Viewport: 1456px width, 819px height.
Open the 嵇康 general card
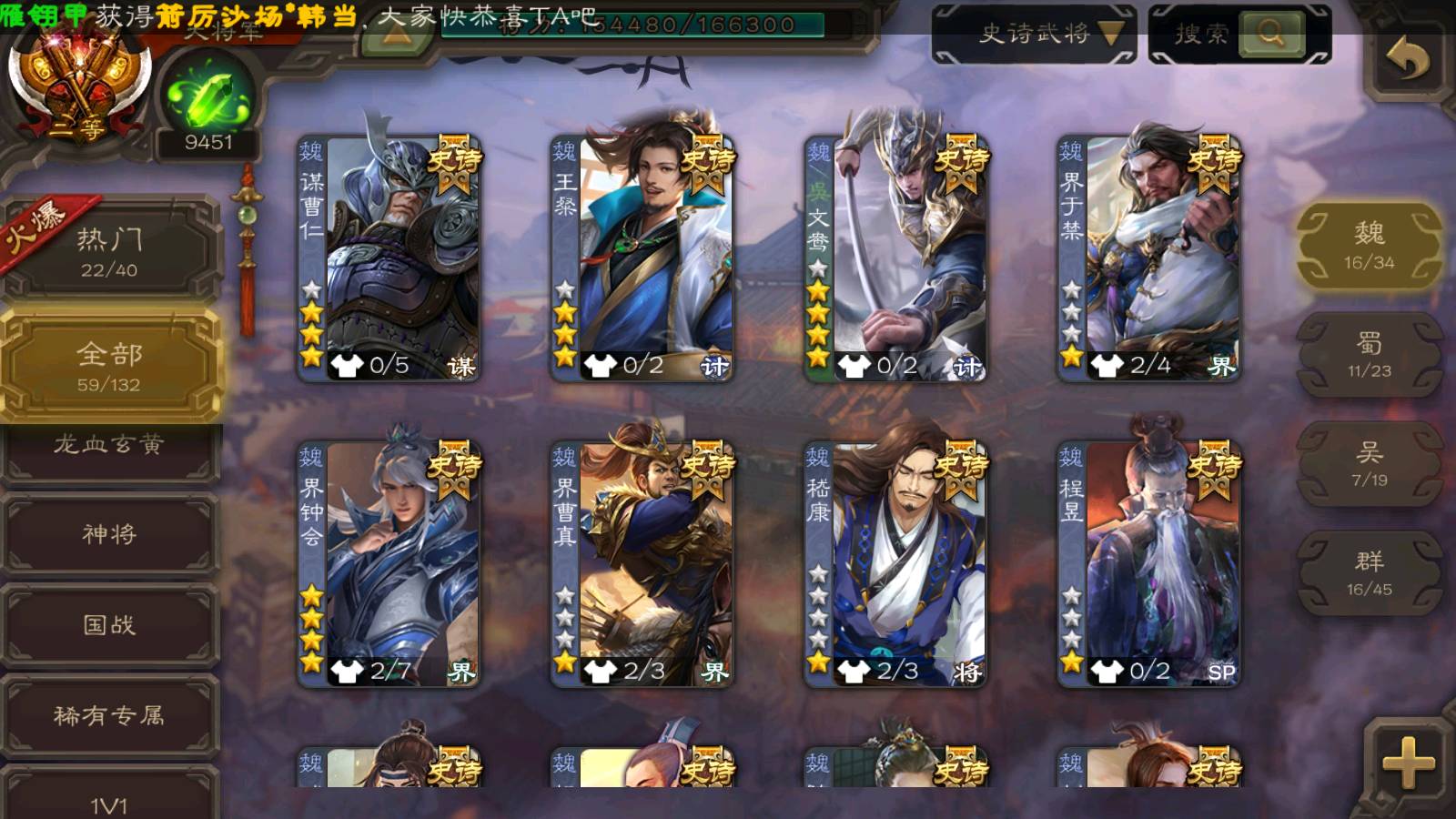tap(895, 564)
